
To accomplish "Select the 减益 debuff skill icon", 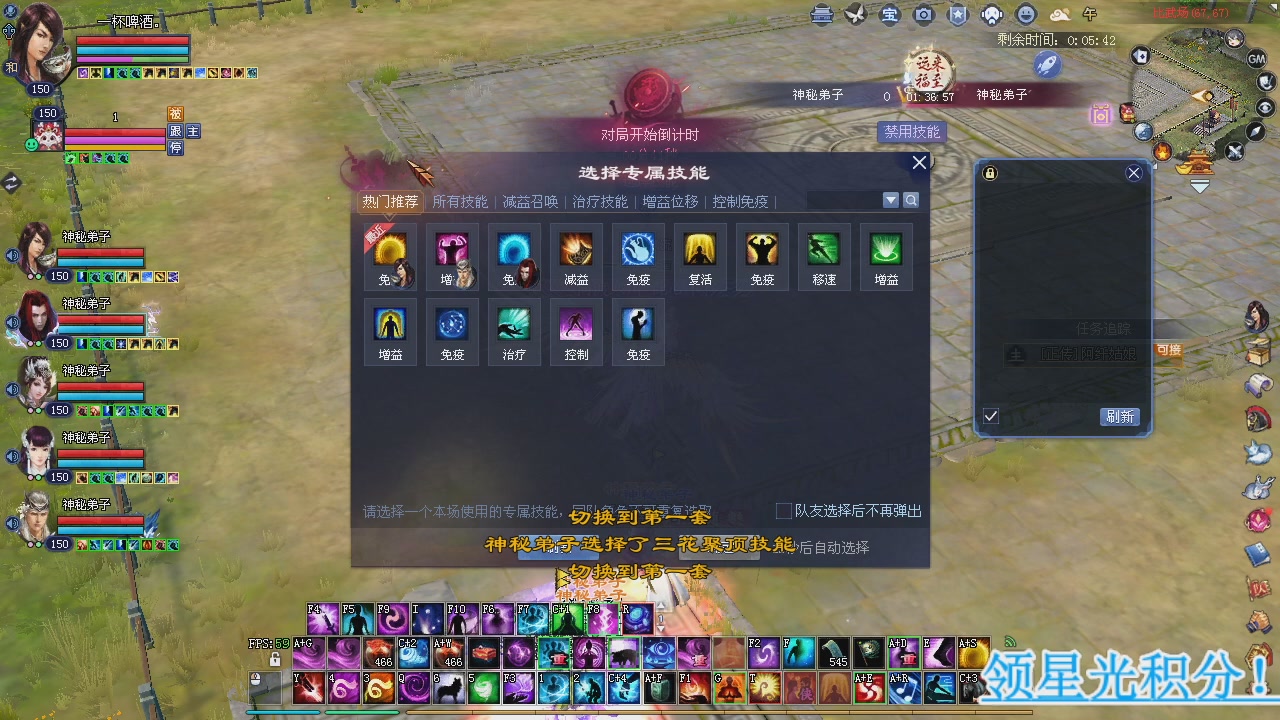I will (576, 252).
